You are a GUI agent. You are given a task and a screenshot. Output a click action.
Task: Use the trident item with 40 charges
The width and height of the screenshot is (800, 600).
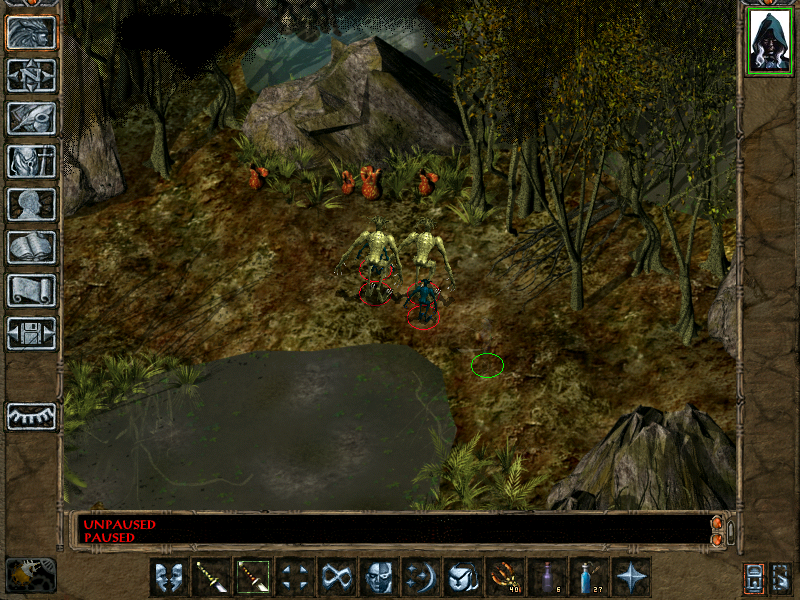click(505, 577)
